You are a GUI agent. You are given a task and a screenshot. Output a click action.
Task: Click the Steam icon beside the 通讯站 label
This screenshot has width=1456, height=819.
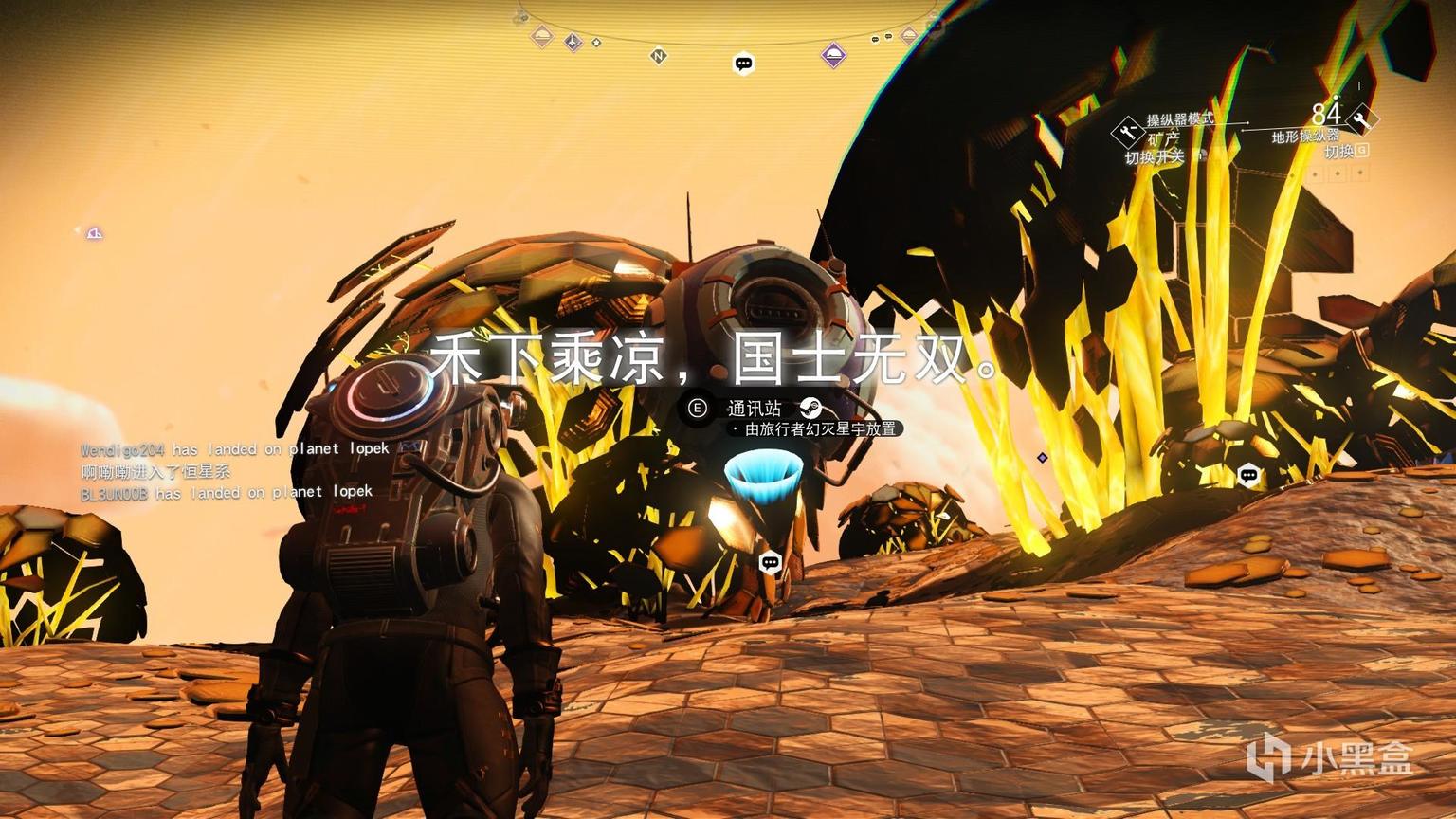pyautogui.click(x=810, y=409)
